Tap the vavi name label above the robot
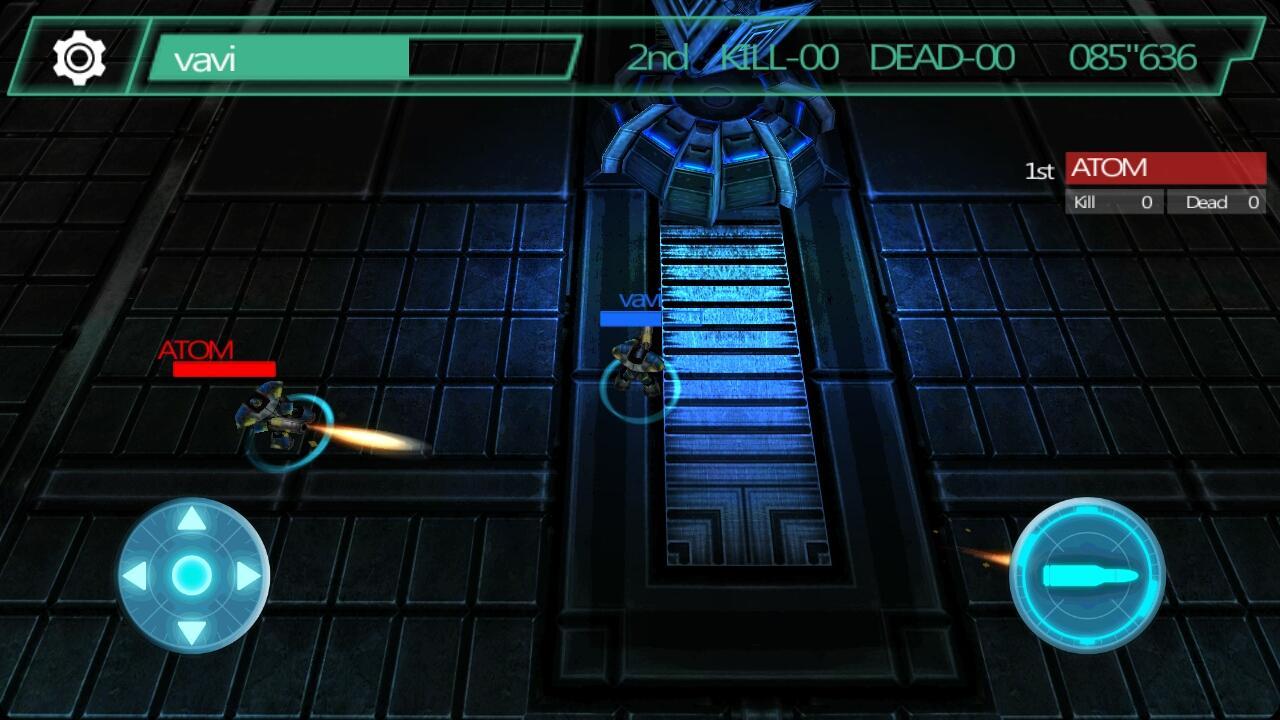1280x720 pixels. (x=640, y=298)
